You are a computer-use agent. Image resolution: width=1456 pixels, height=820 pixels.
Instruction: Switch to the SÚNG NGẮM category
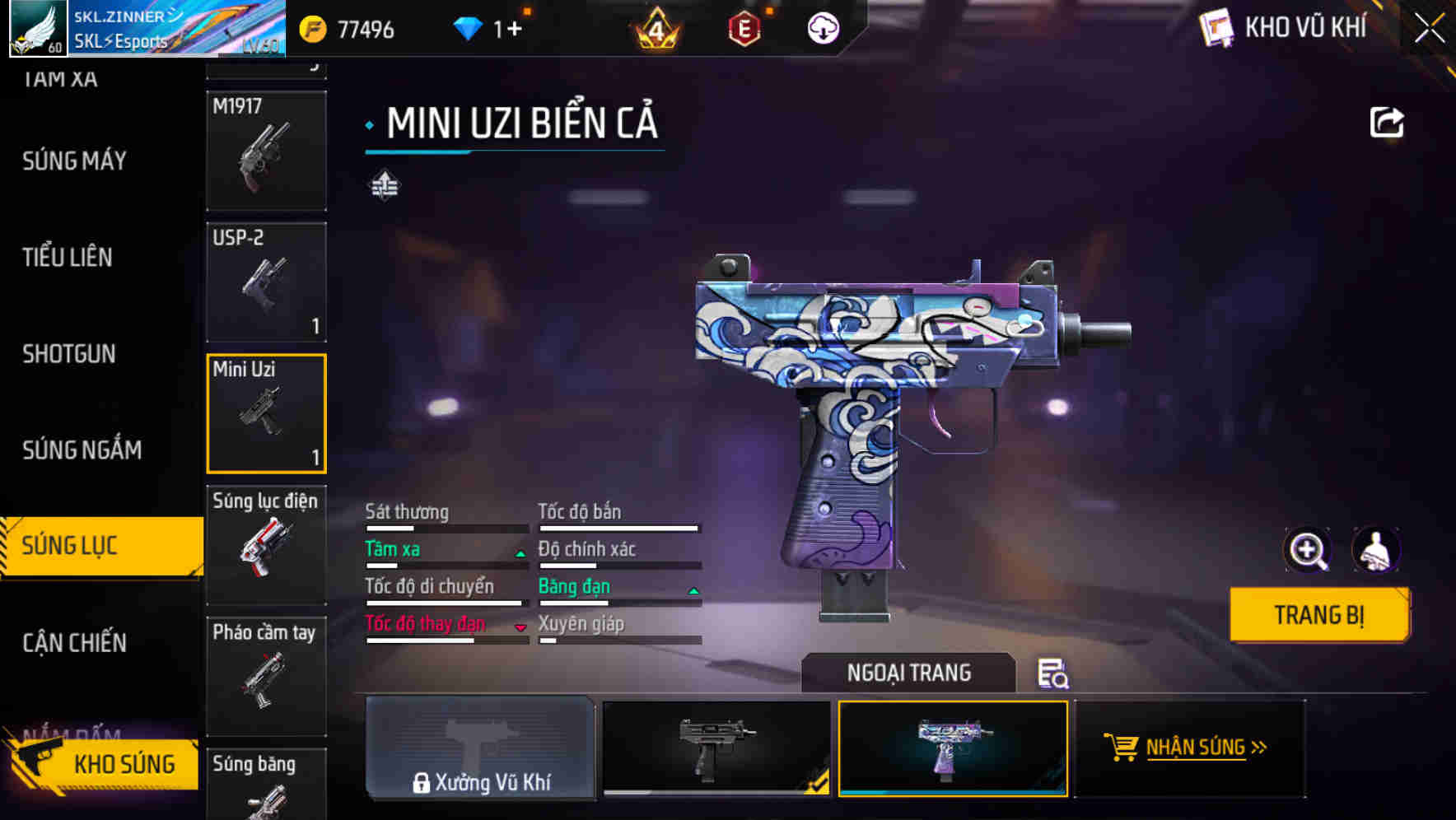pyautogui.click(x=82, y=450)
